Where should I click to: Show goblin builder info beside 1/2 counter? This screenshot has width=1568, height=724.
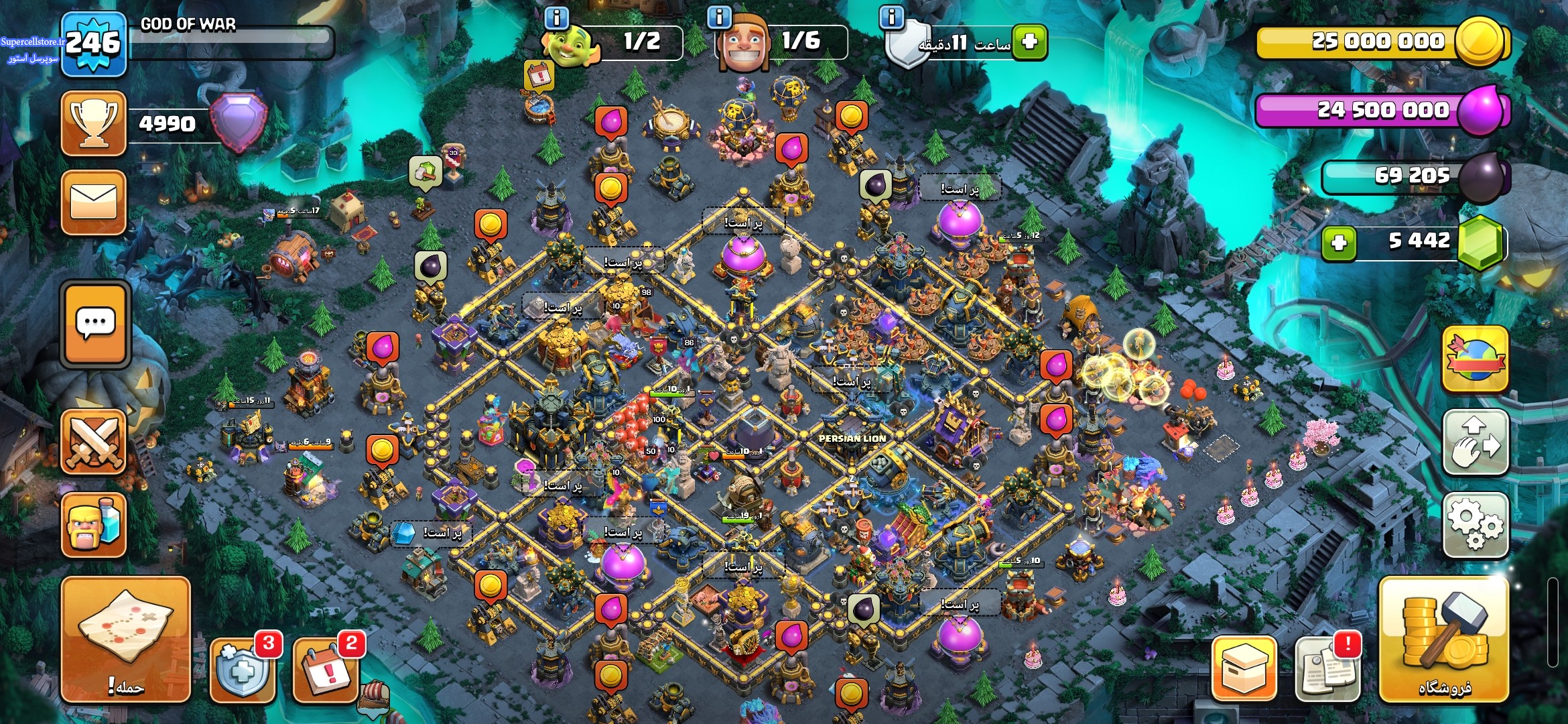tap(557, 17)
